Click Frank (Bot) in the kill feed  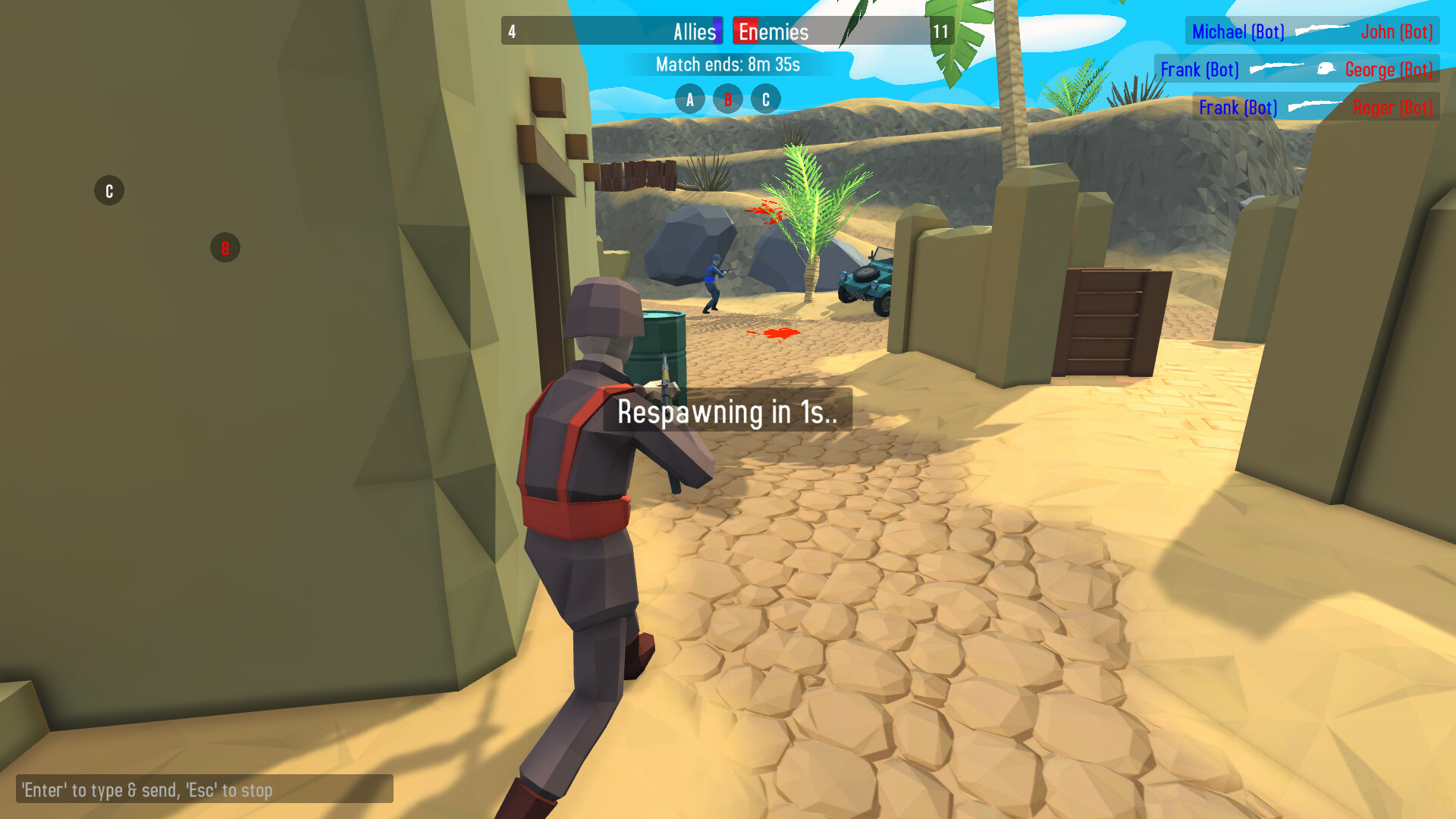click(x=1200, y=70)
